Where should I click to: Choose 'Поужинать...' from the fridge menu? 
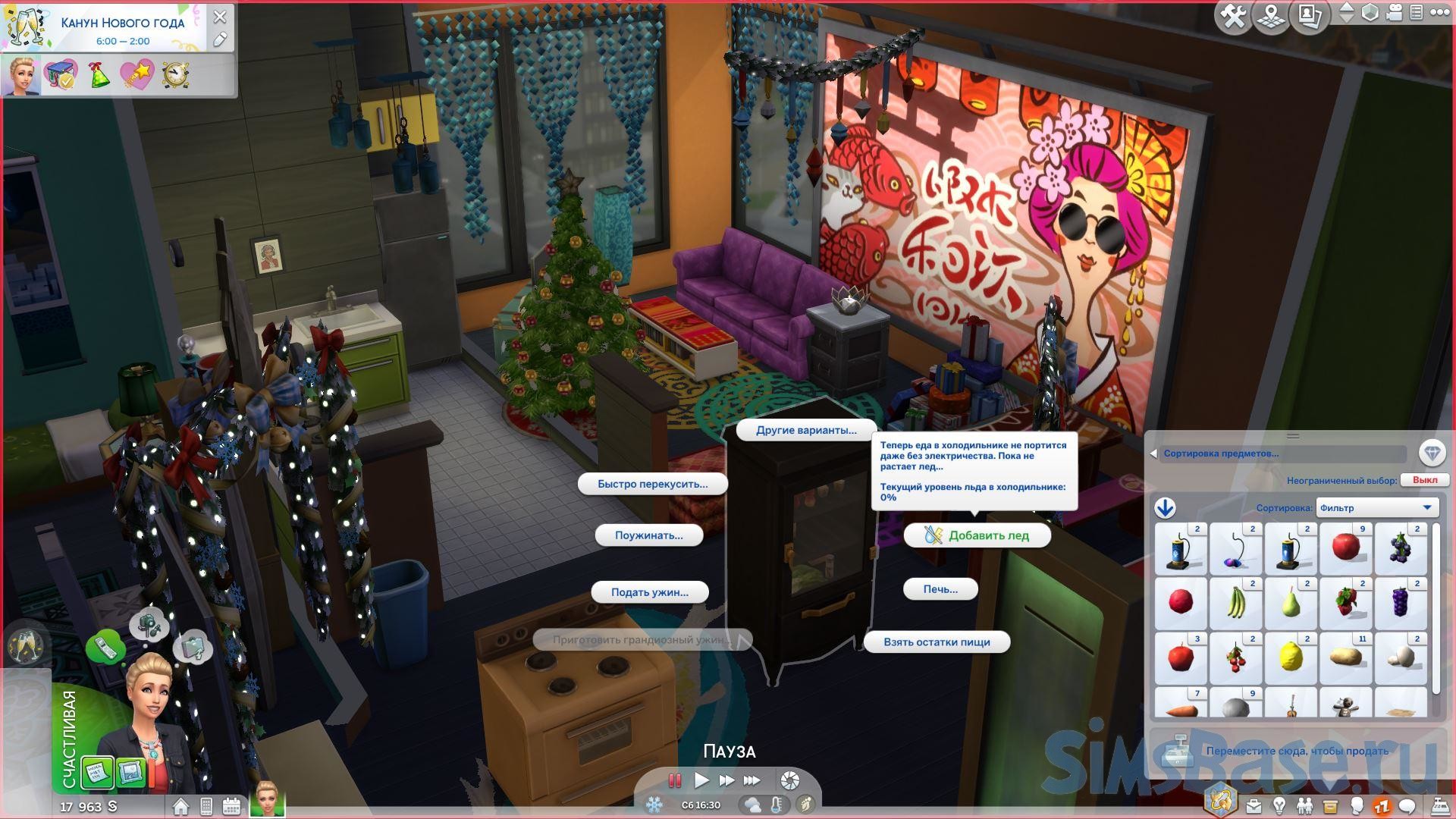tap(648, 535)
